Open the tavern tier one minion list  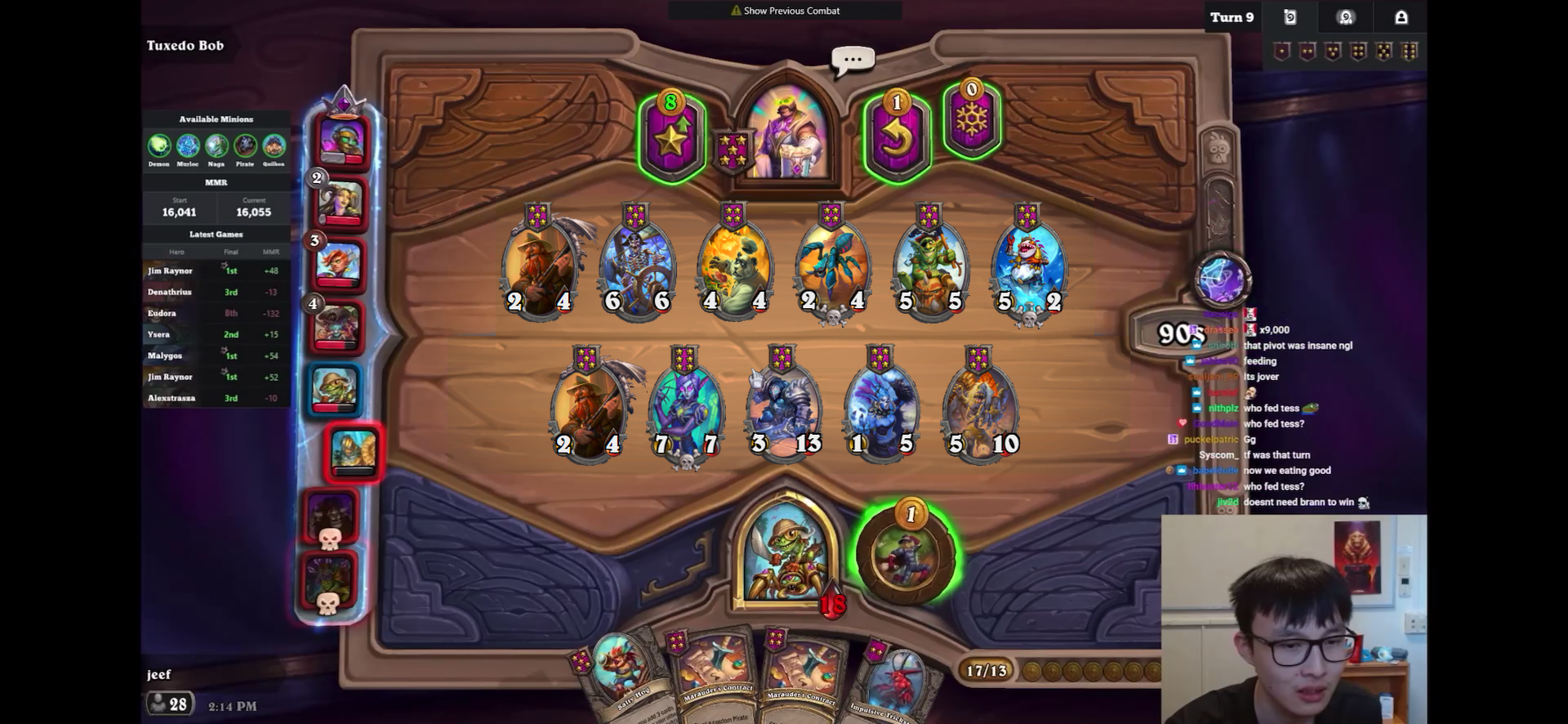tap(1282, 52)
